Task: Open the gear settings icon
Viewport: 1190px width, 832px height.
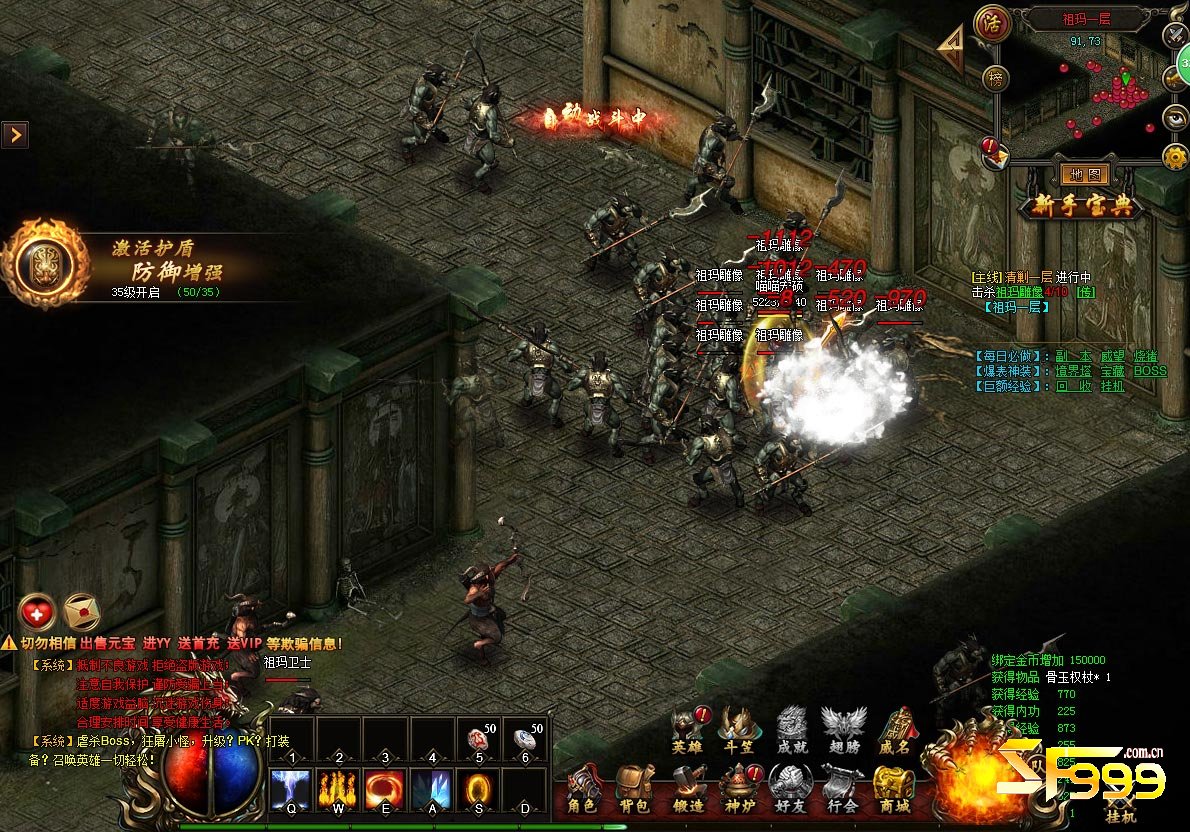Action: (1175, 156)
